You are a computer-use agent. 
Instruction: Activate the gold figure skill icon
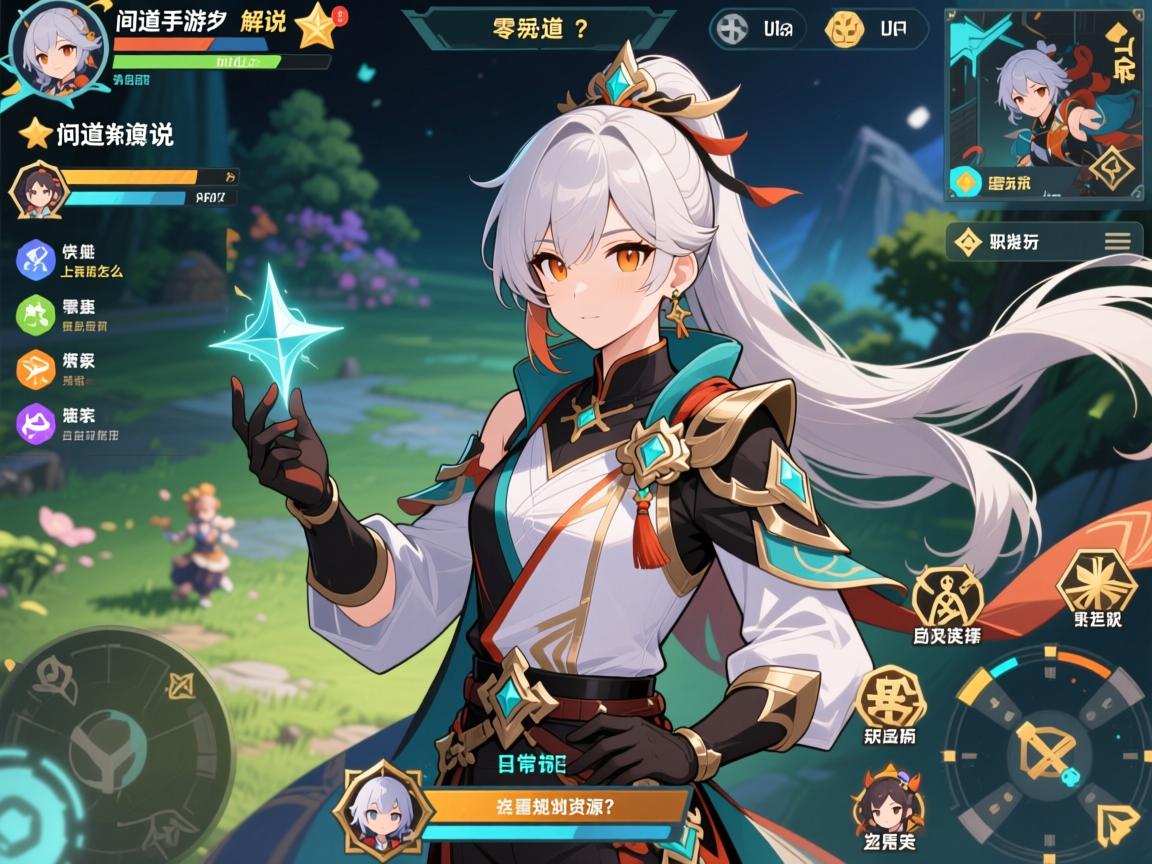(x=946, y=598)
